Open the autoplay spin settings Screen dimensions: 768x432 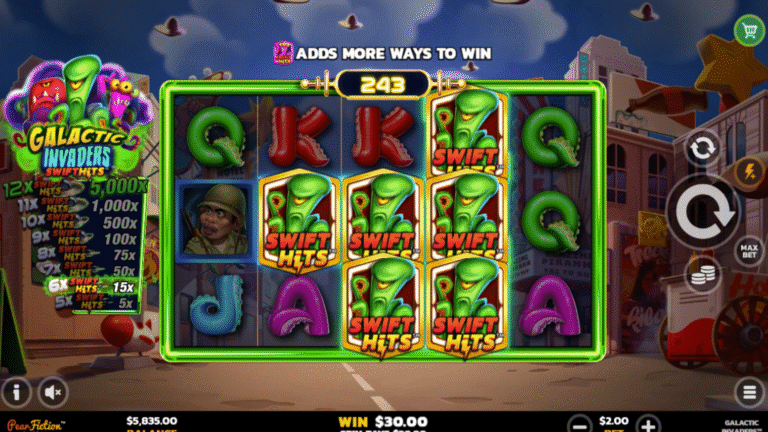pos(703,148)
